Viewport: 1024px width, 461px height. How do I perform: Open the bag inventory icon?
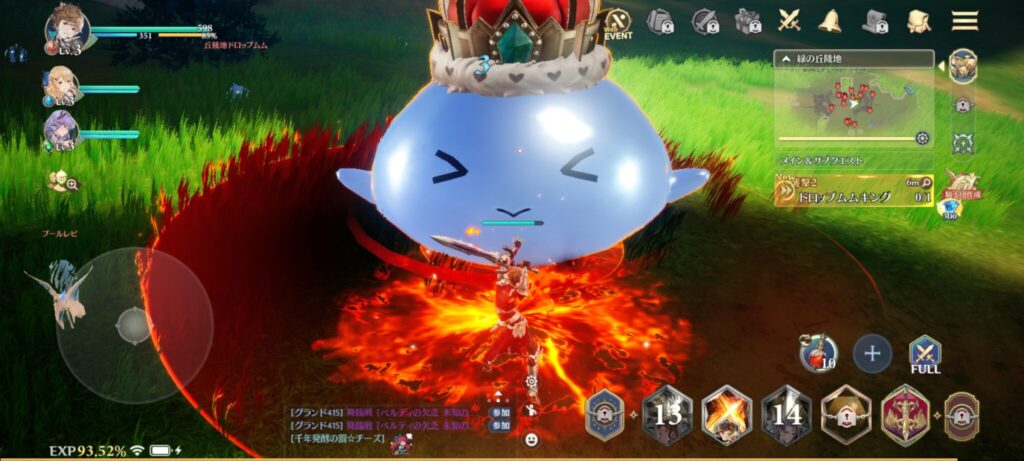point(918,20)
